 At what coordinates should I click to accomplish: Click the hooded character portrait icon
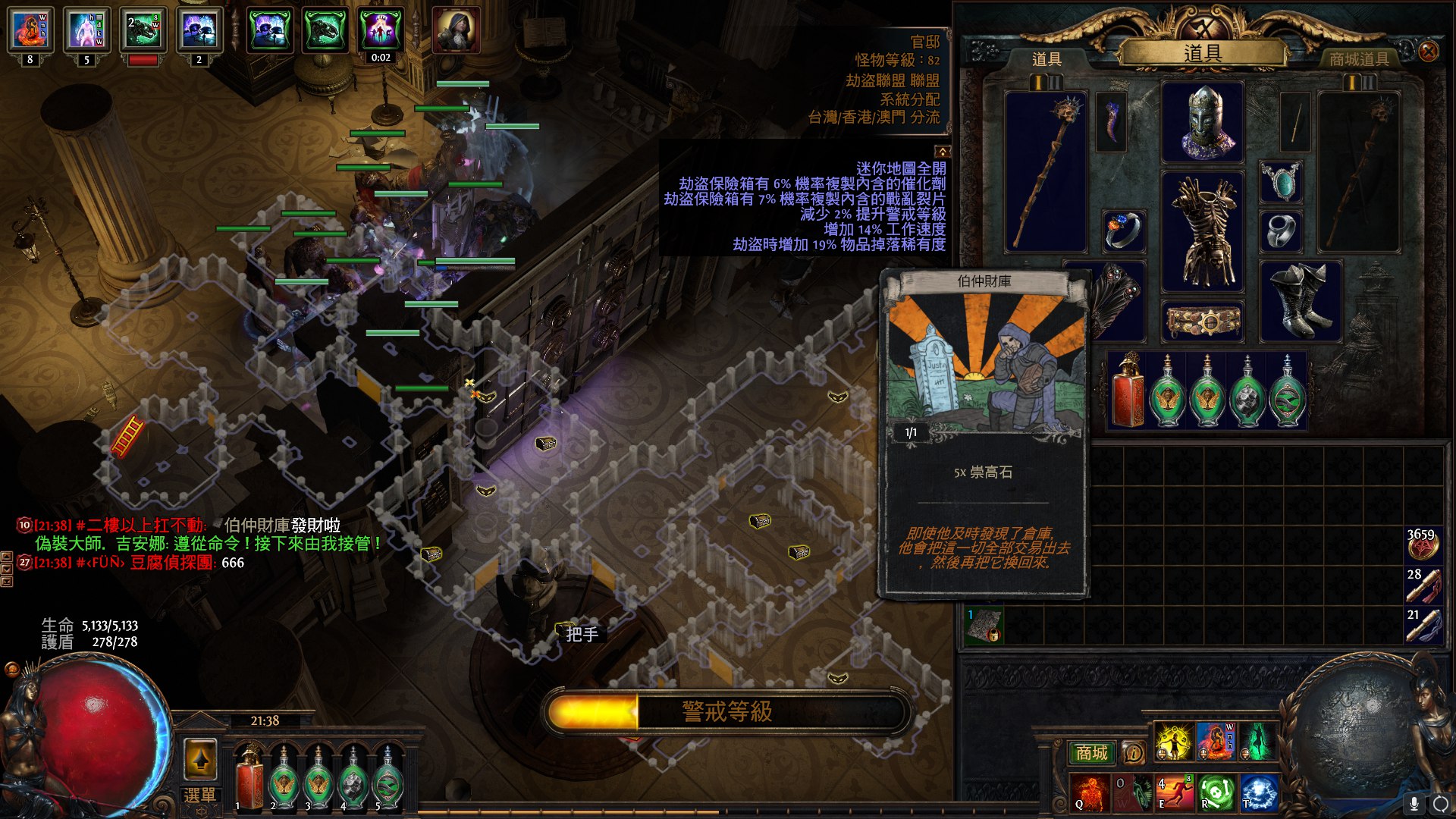pos(456,30)
